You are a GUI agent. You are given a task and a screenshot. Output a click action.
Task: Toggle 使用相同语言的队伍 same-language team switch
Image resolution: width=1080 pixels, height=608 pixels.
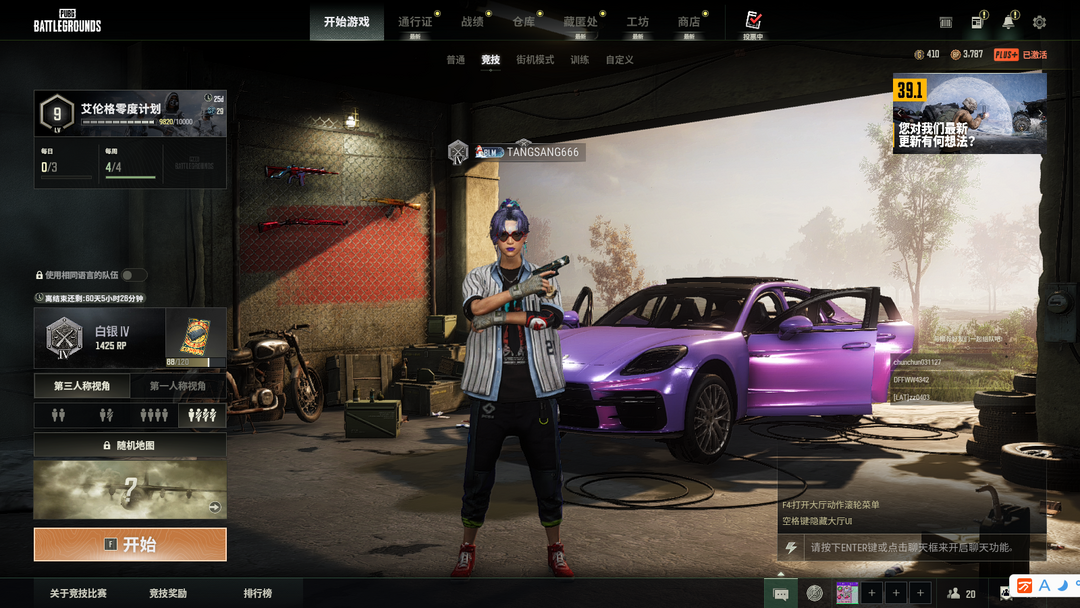tap(134, 275)
